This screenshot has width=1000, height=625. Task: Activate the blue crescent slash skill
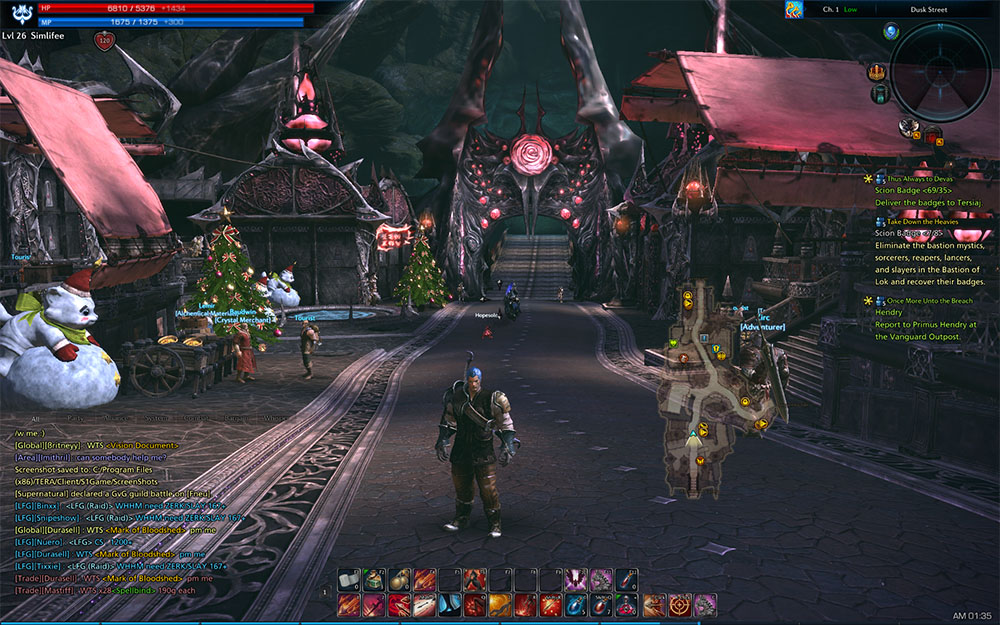pyautogui.click(x=449, y=604)
